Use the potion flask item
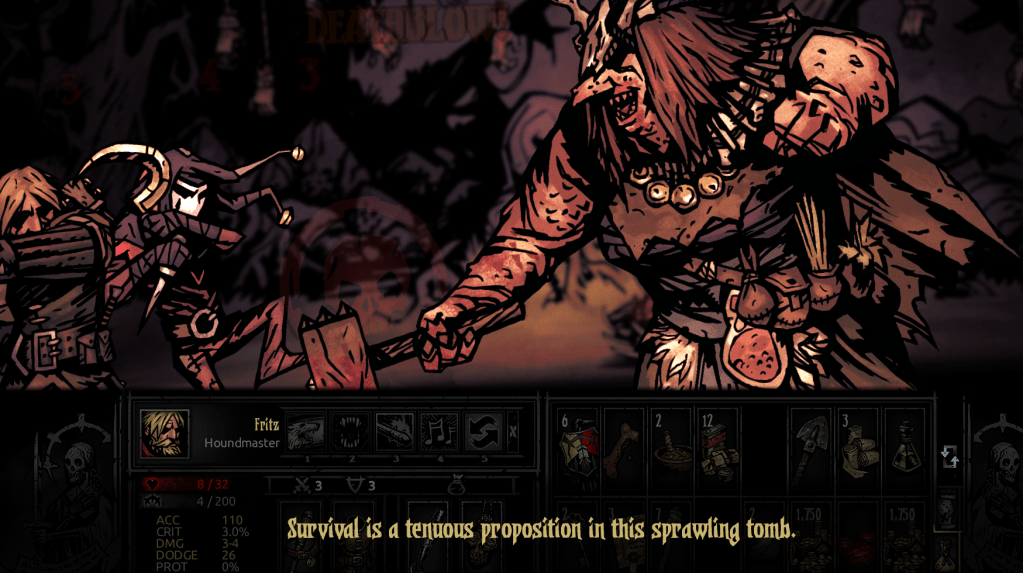The image size is (1023, 573). coord(904,444)
